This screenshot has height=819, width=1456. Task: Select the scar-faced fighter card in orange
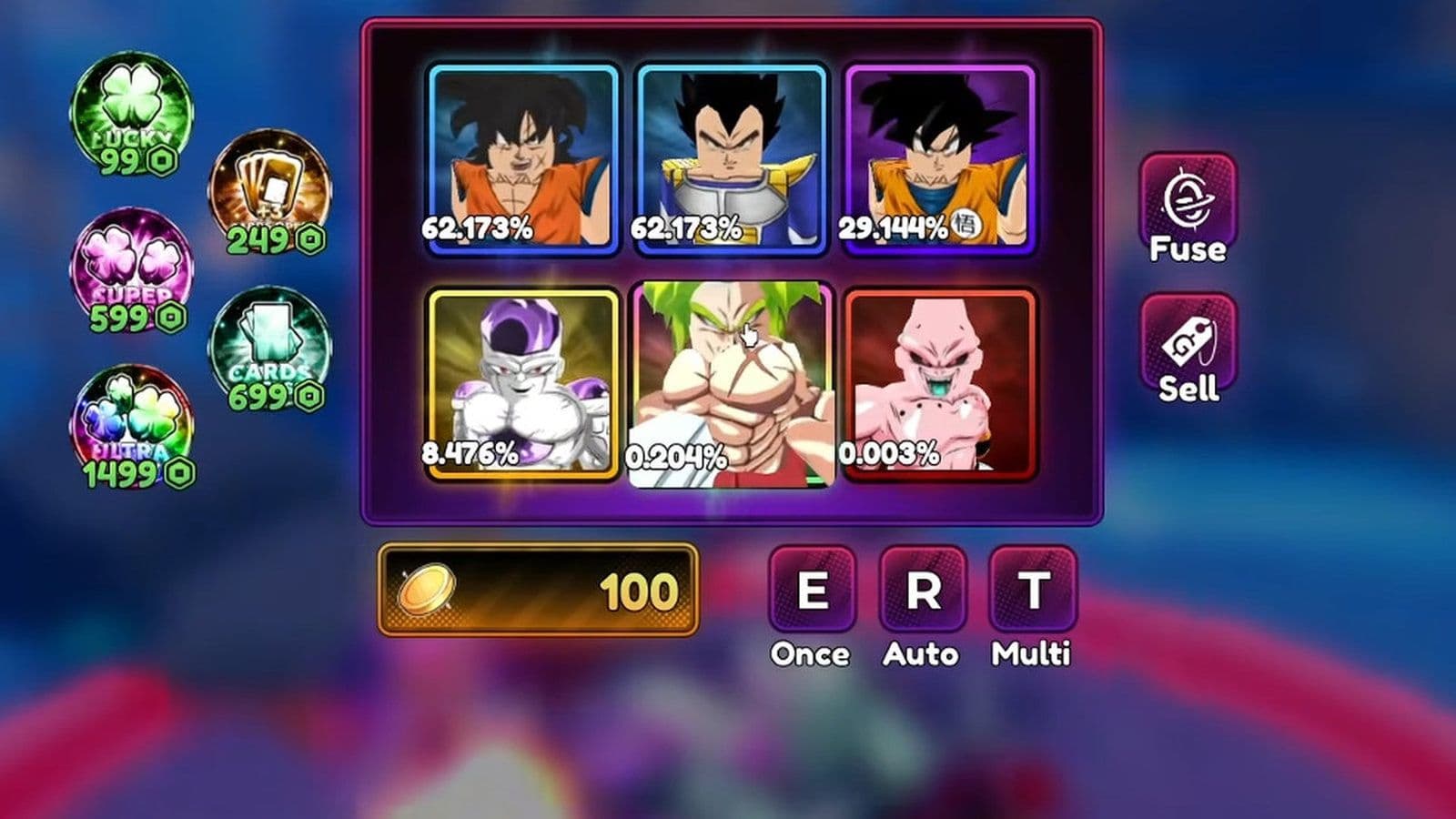[522, 157]
